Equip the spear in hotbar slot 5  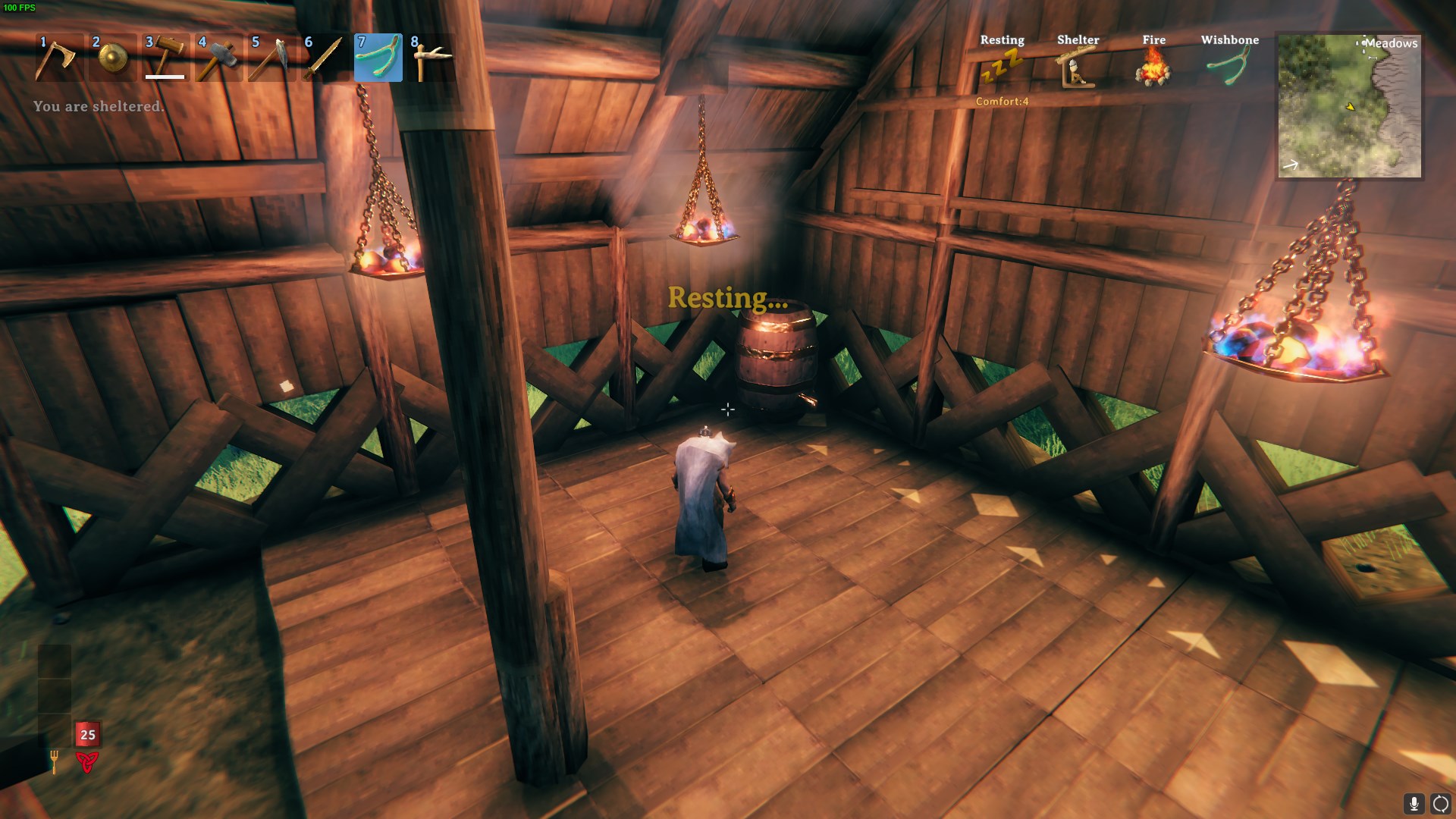click(271, 58)
